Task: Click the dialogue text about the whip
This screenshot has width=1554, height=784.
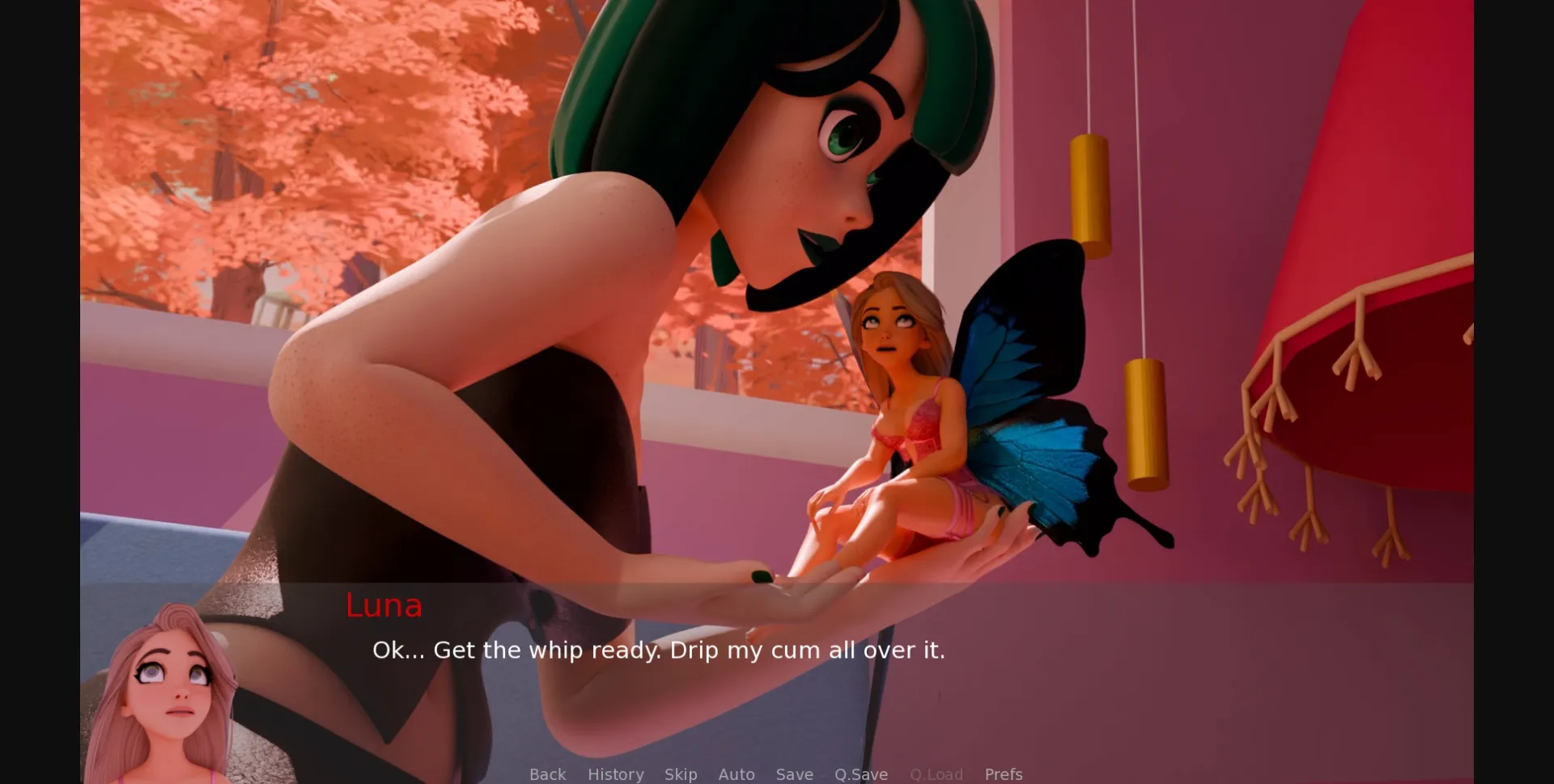Action: (x=659, y=650)
